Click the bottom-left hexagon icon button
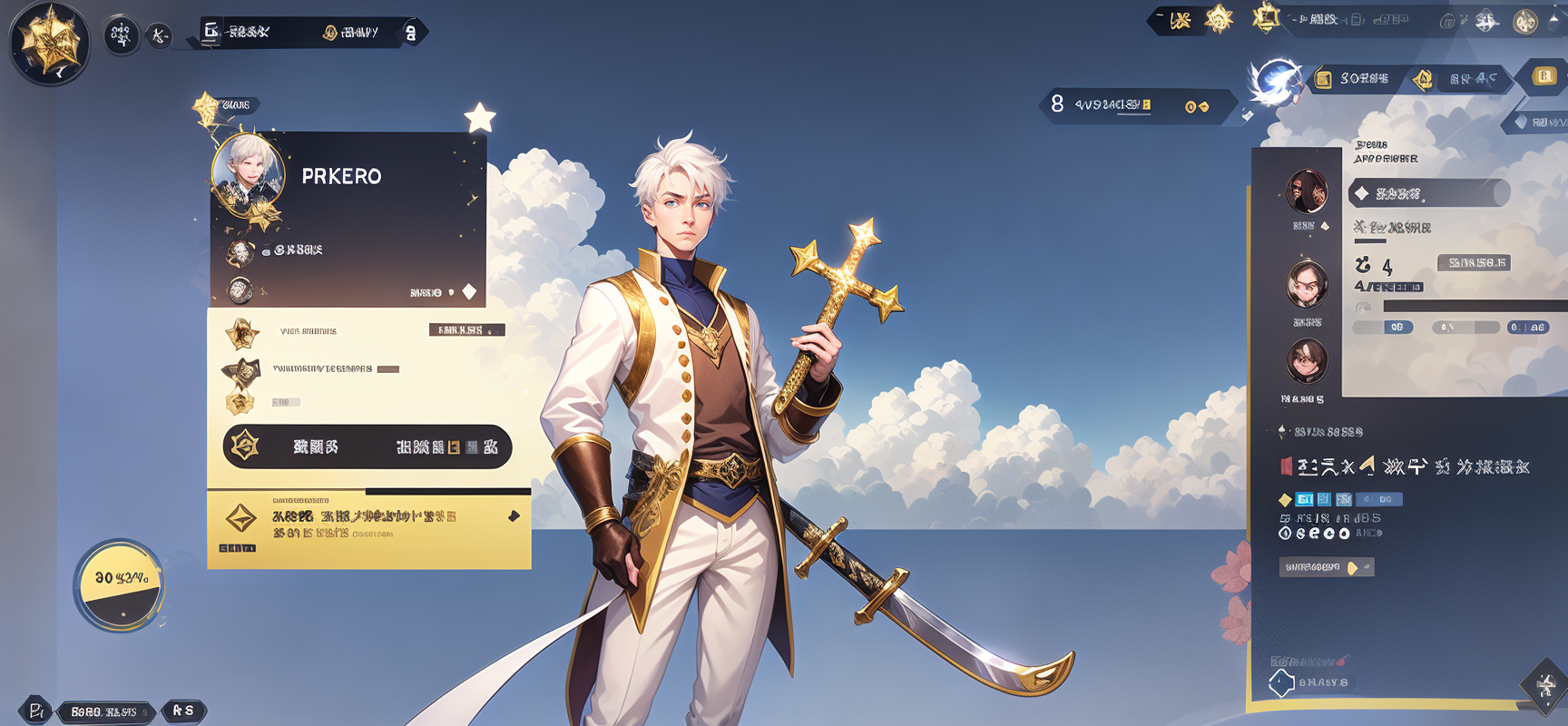 tap(35, 711)
